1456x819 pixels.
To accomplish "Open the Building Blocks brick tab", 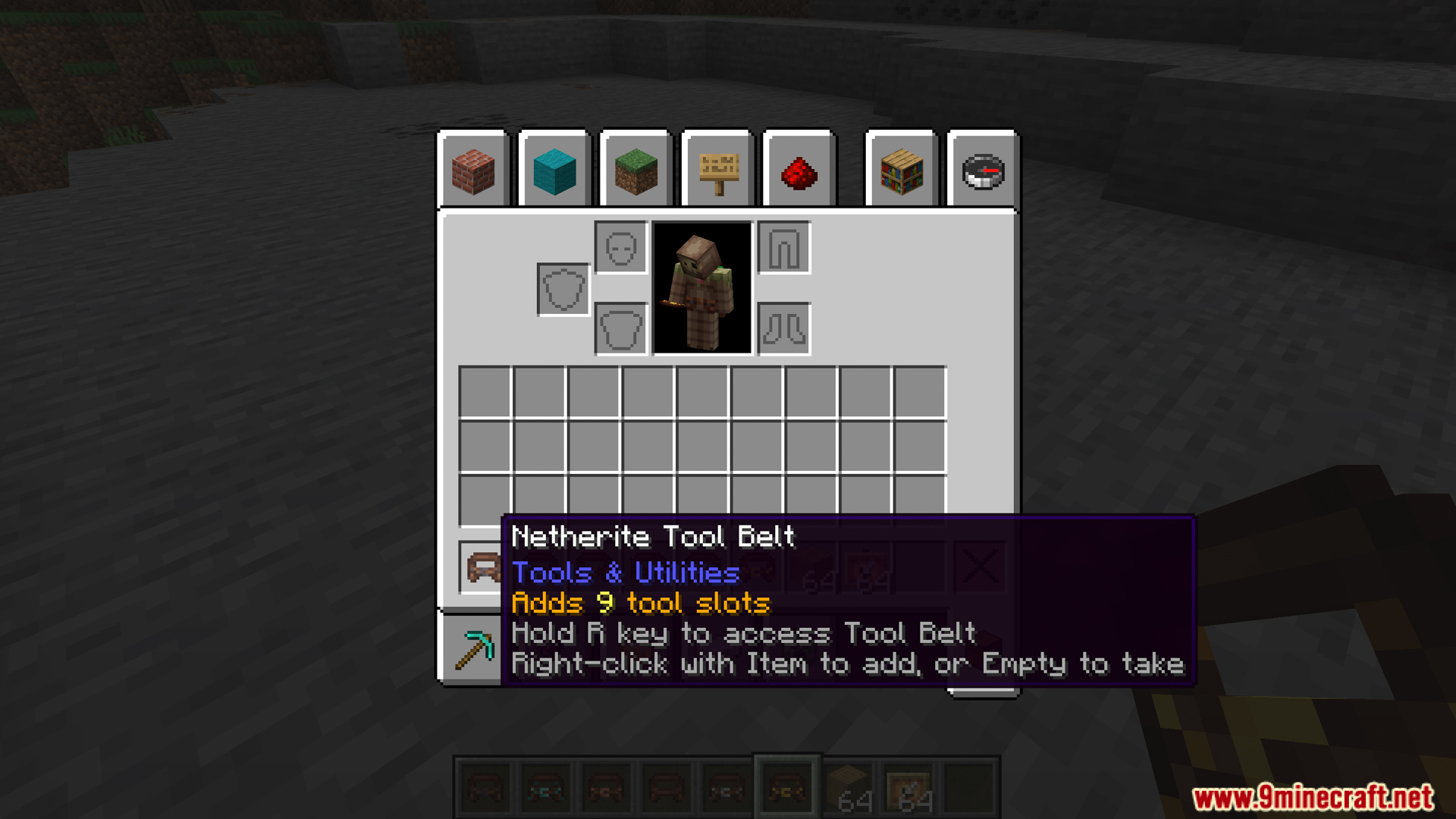I will (473, 171).
